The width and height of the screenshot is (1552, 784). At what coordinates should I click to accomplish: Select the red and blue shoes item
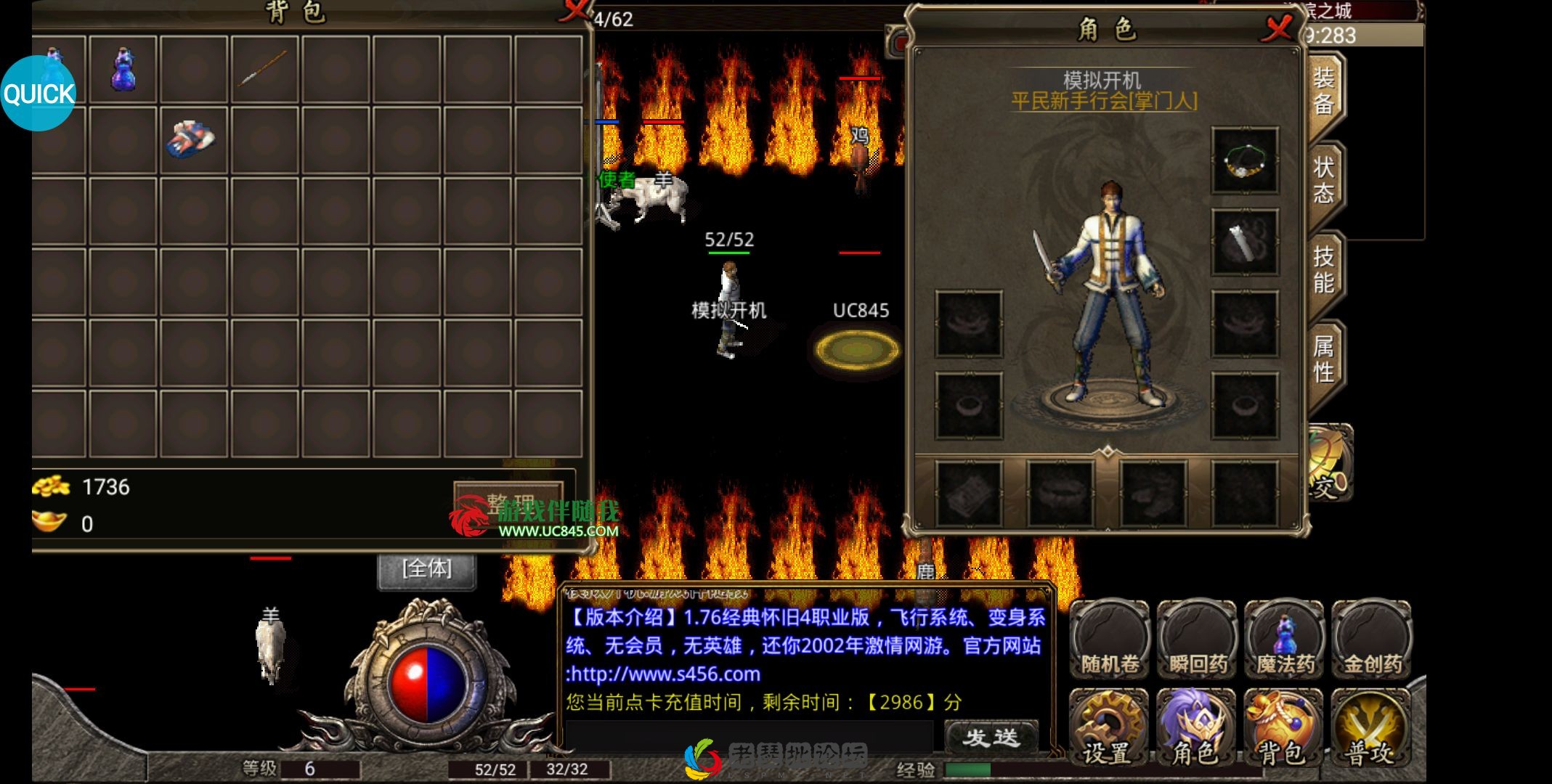(192, 139)
